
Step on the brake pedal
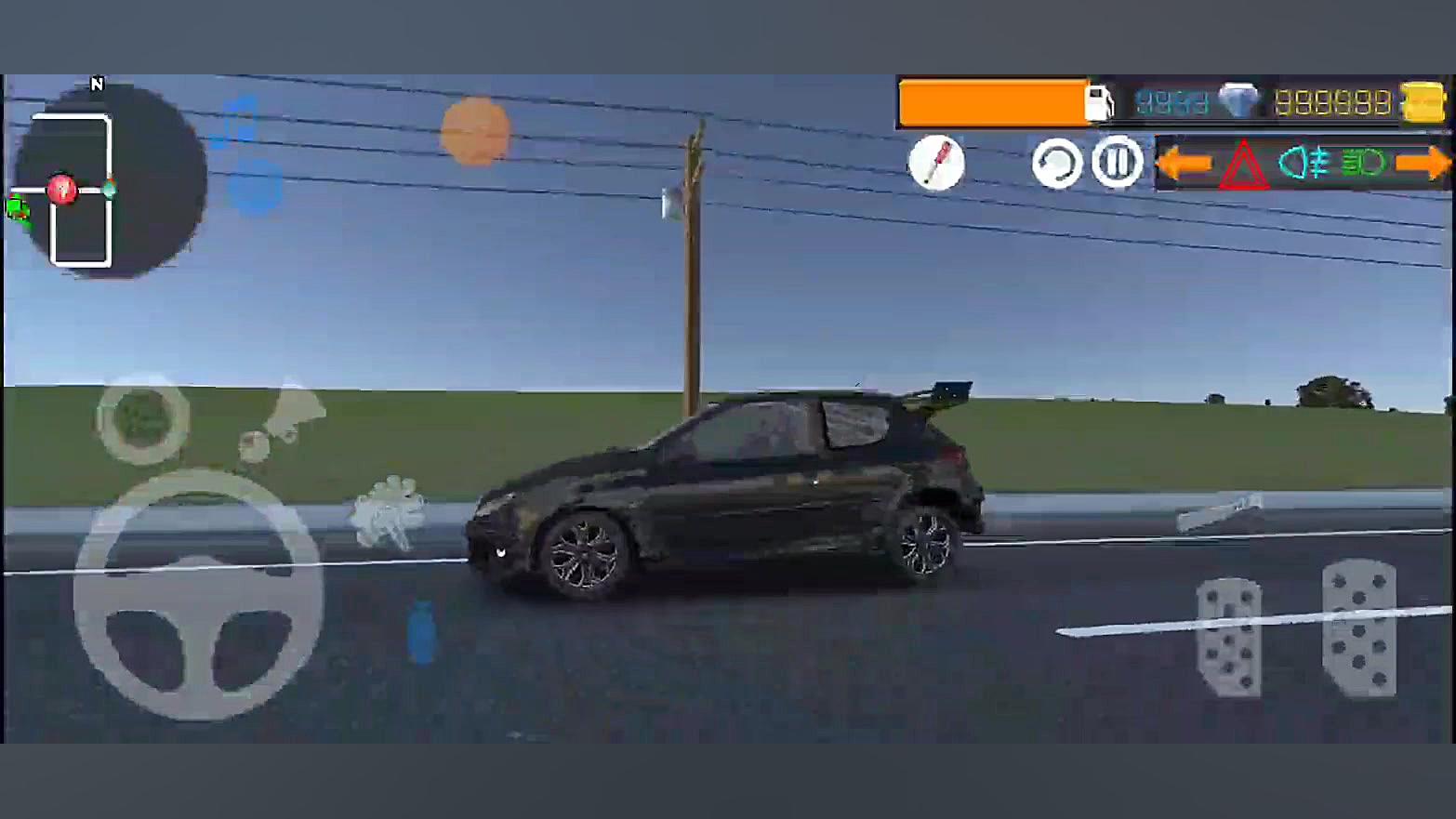click(1228, 636)
